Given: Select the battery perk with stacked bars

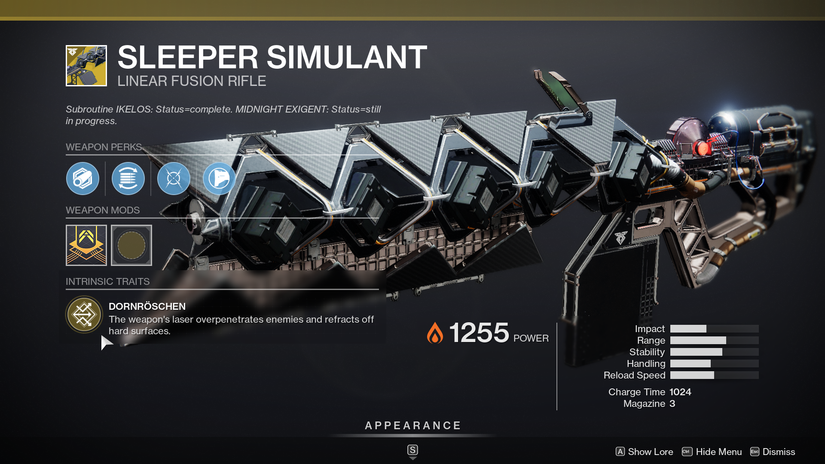Looking at the screenshot, I should pos(126,179).
